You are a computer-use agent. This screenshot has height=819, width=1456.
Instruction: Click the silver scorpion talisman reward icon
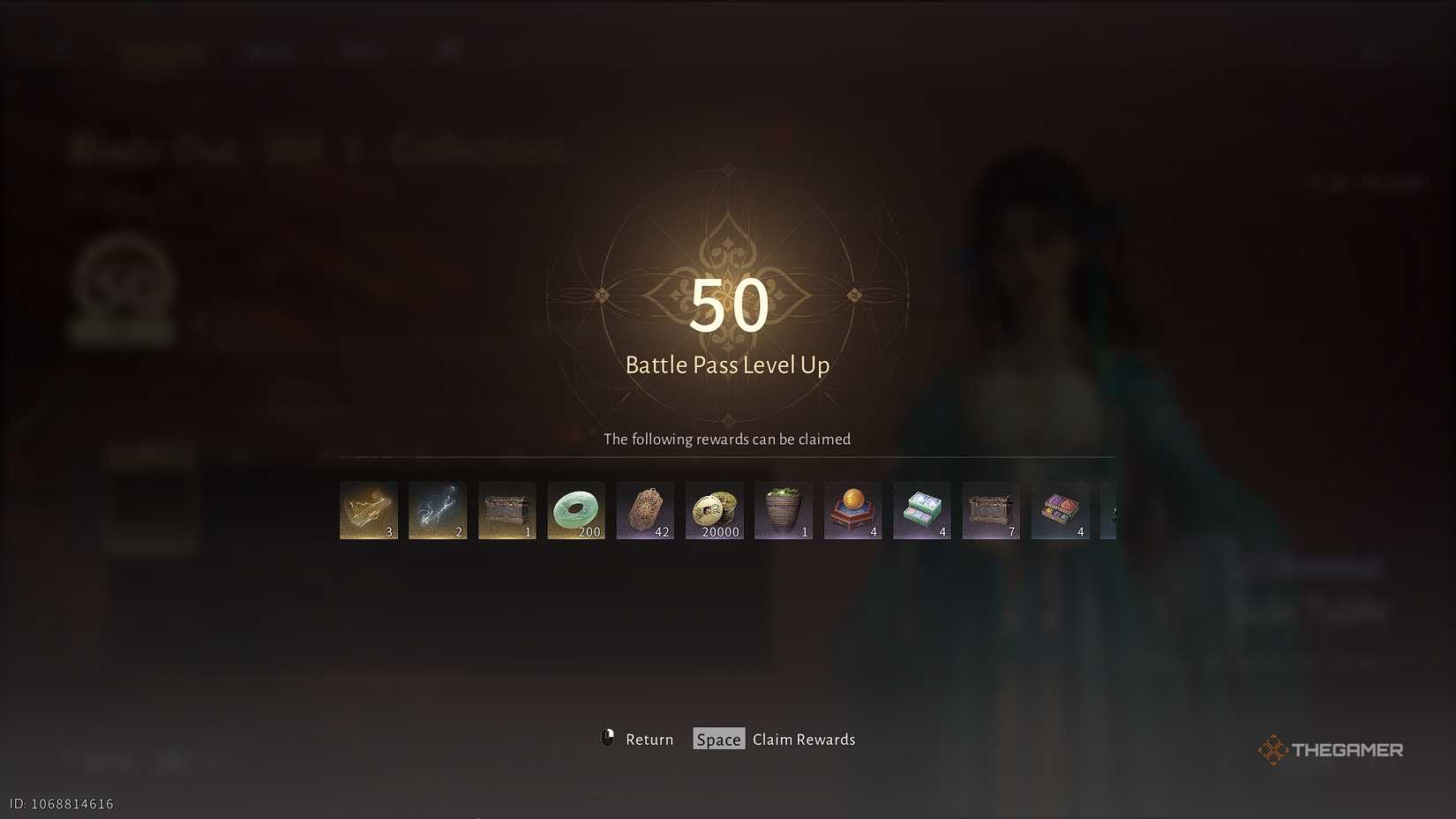click(x=437, y=510)
